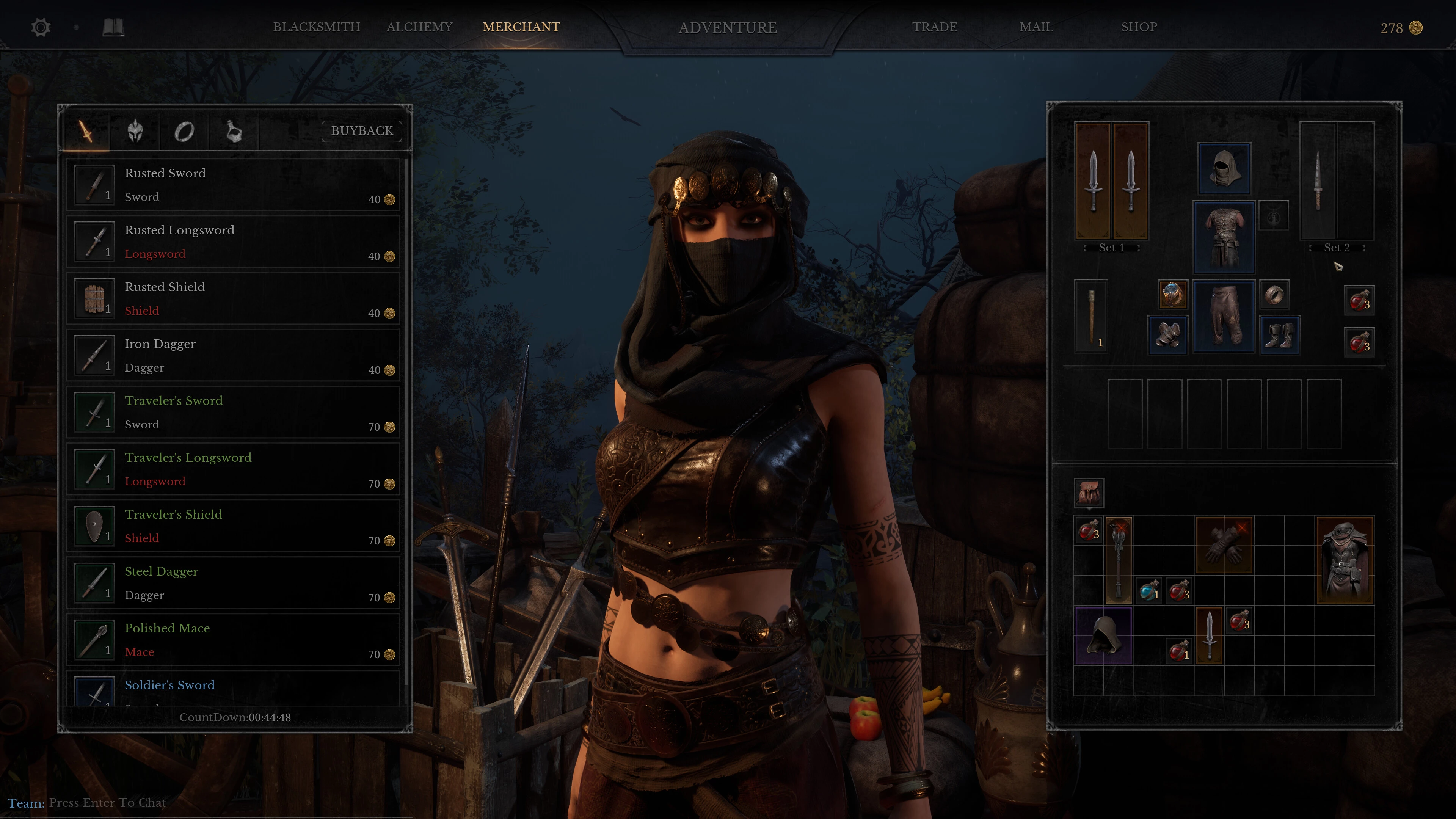1456x819 pixels.
Task: Show the potion consumables category
Action: (x=234, y=132)
